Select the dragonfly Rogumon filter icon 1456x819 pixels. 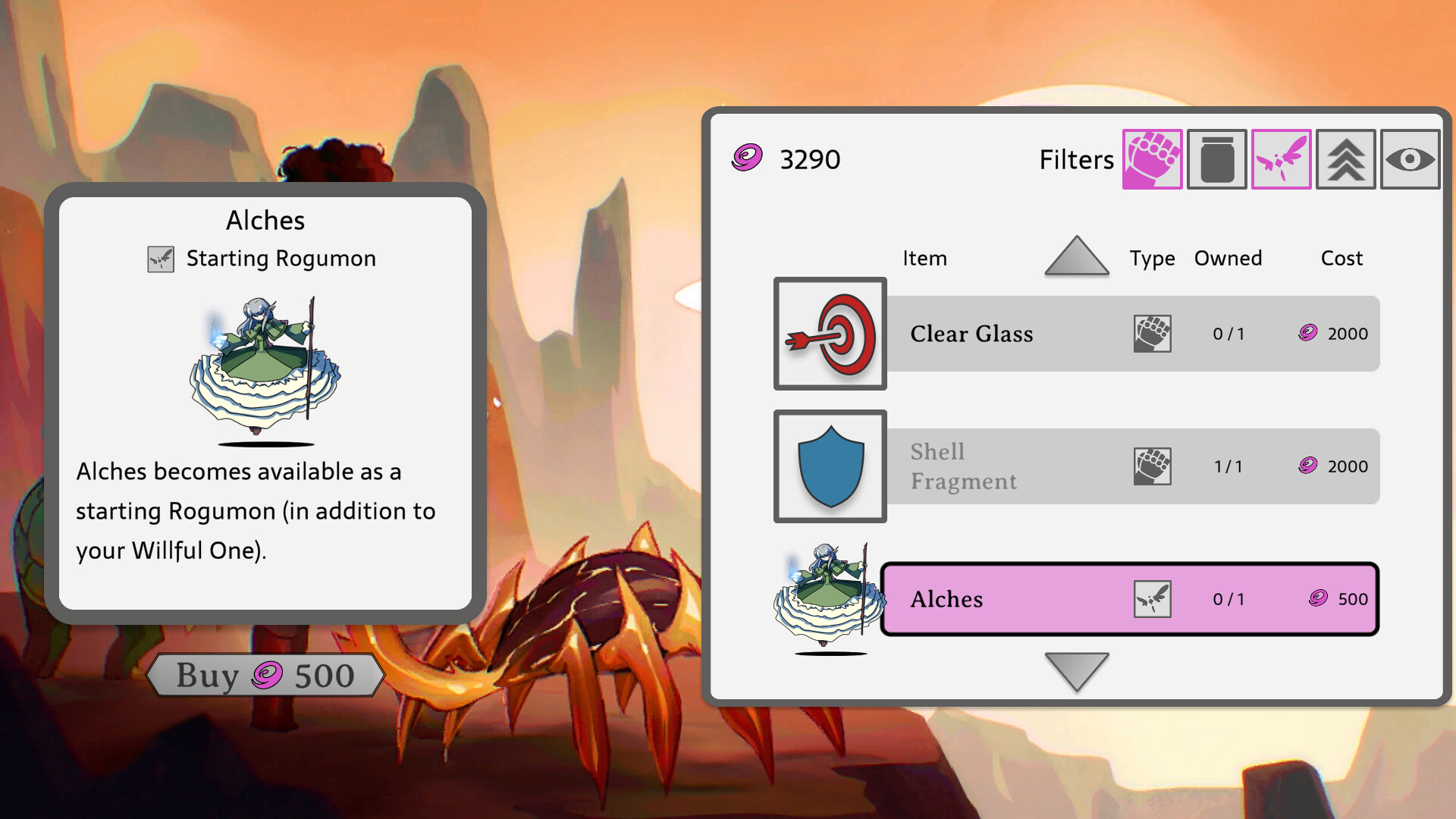(1281, 159)
